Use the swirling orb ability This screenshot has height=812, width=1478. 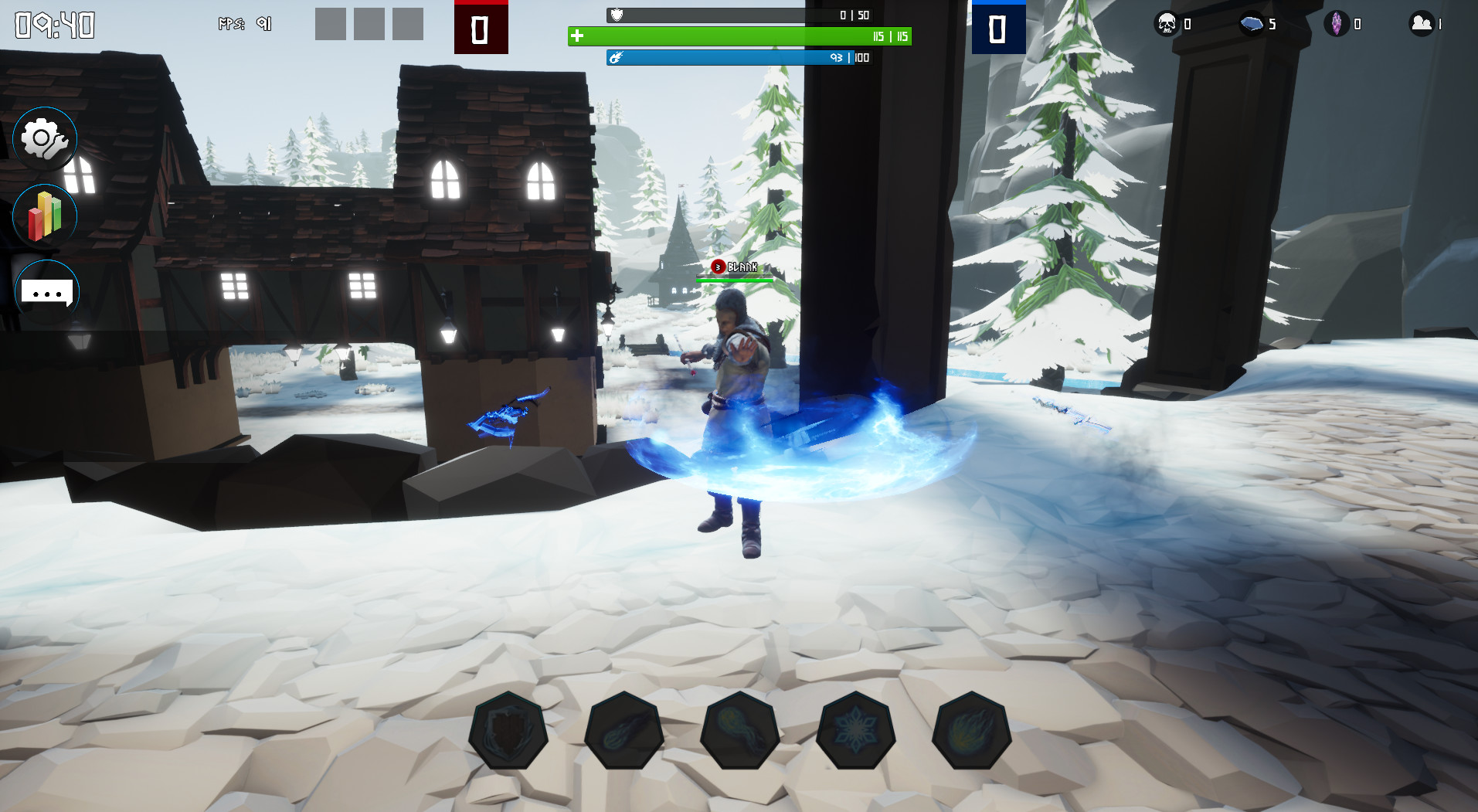tap(739, 731)
